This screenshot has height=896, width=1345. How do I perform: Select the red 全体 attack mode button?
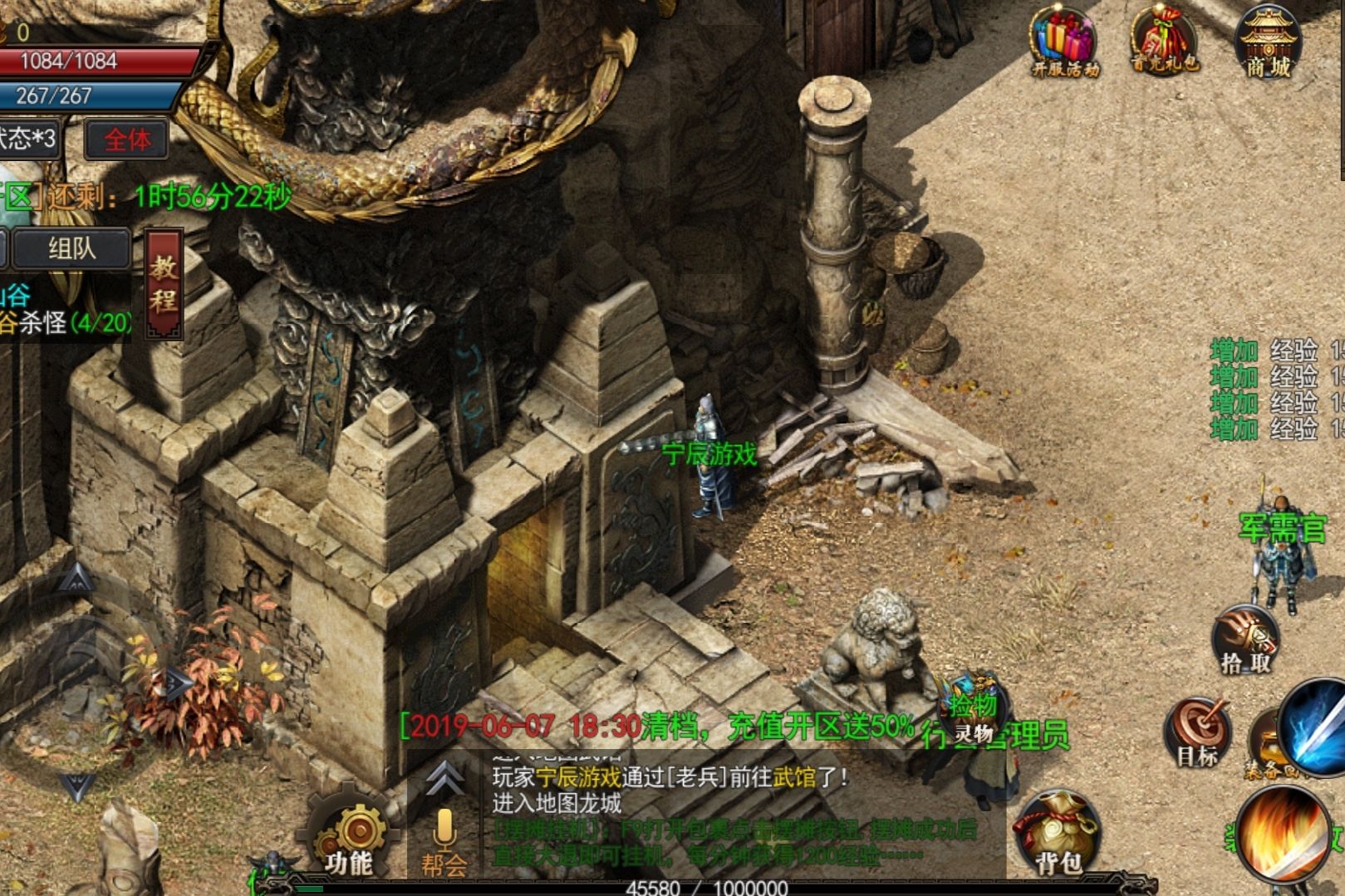tap(127, 140)
